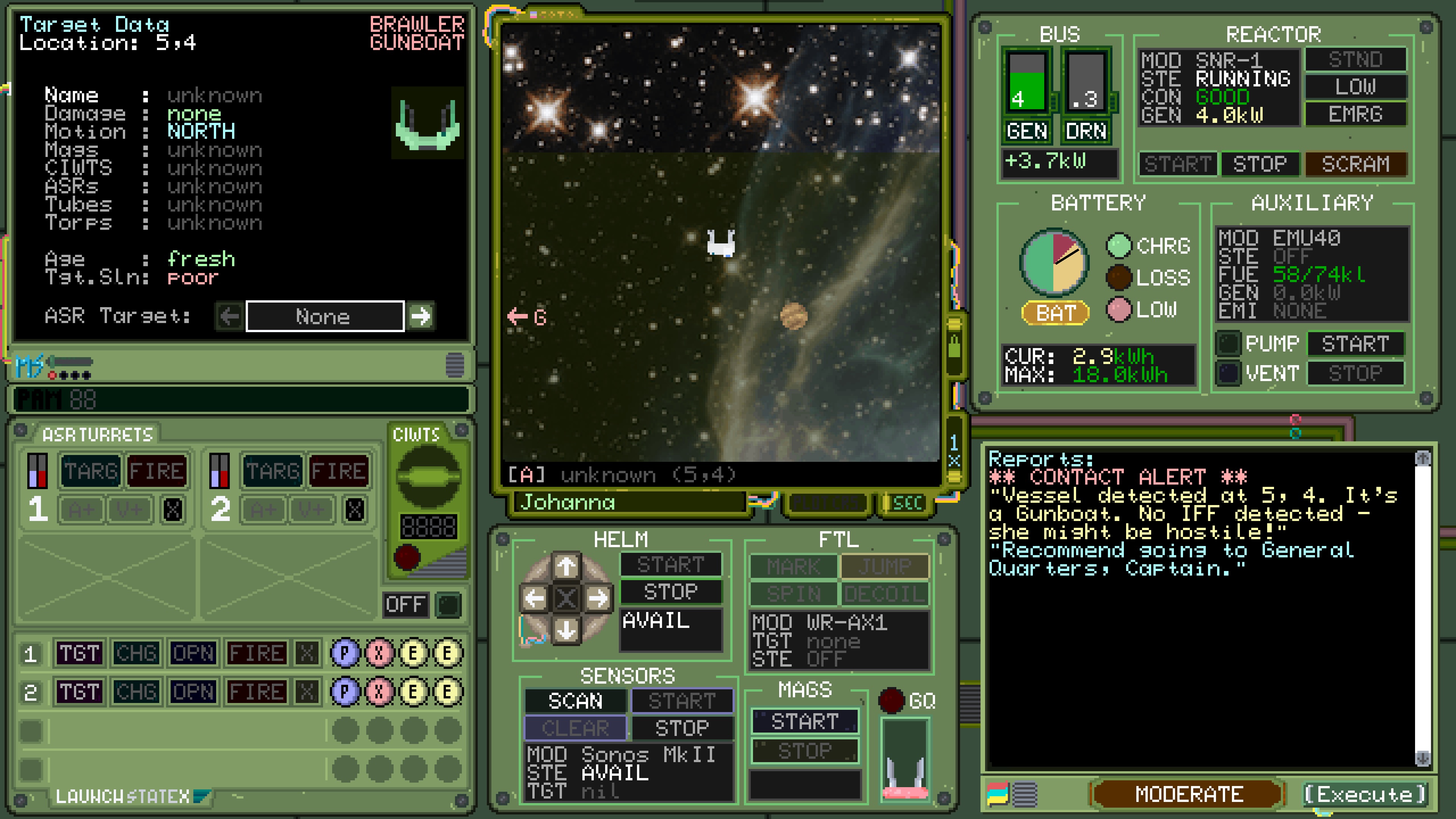This screenshot has width=1456, height=819.
Task: Cycle ASR Target with the left arrow
Action: pyautogui.click(x=228, y=317)
